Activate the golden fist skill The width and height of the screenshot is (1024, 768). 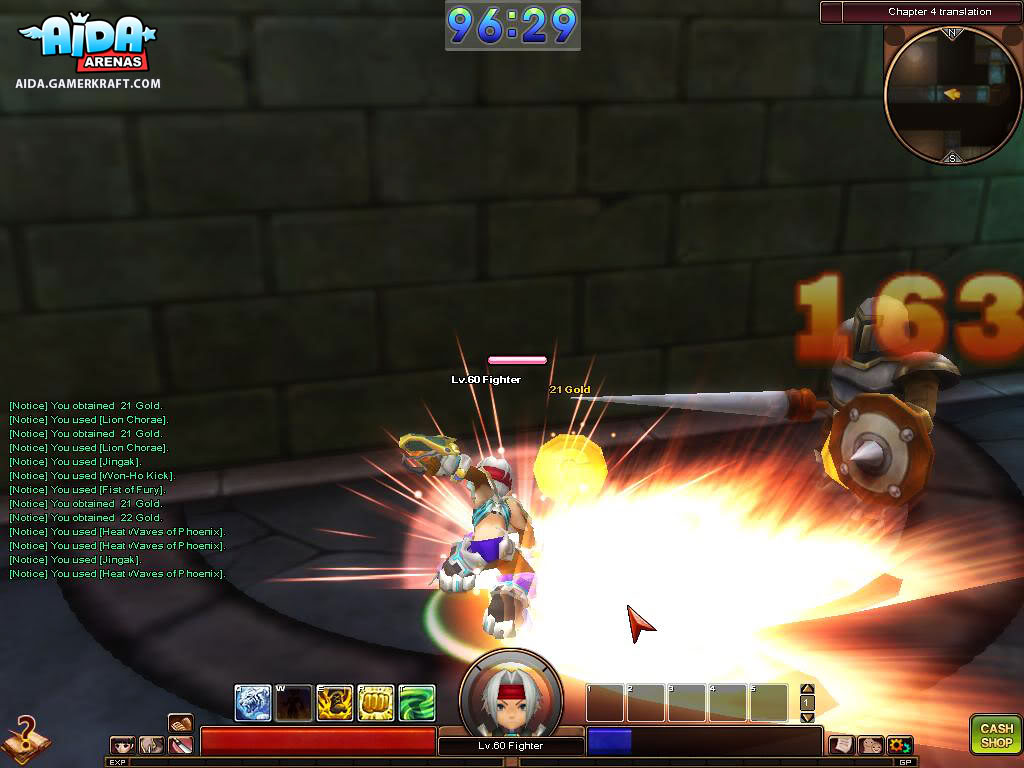pyautogui.click(x=375, y=703)
